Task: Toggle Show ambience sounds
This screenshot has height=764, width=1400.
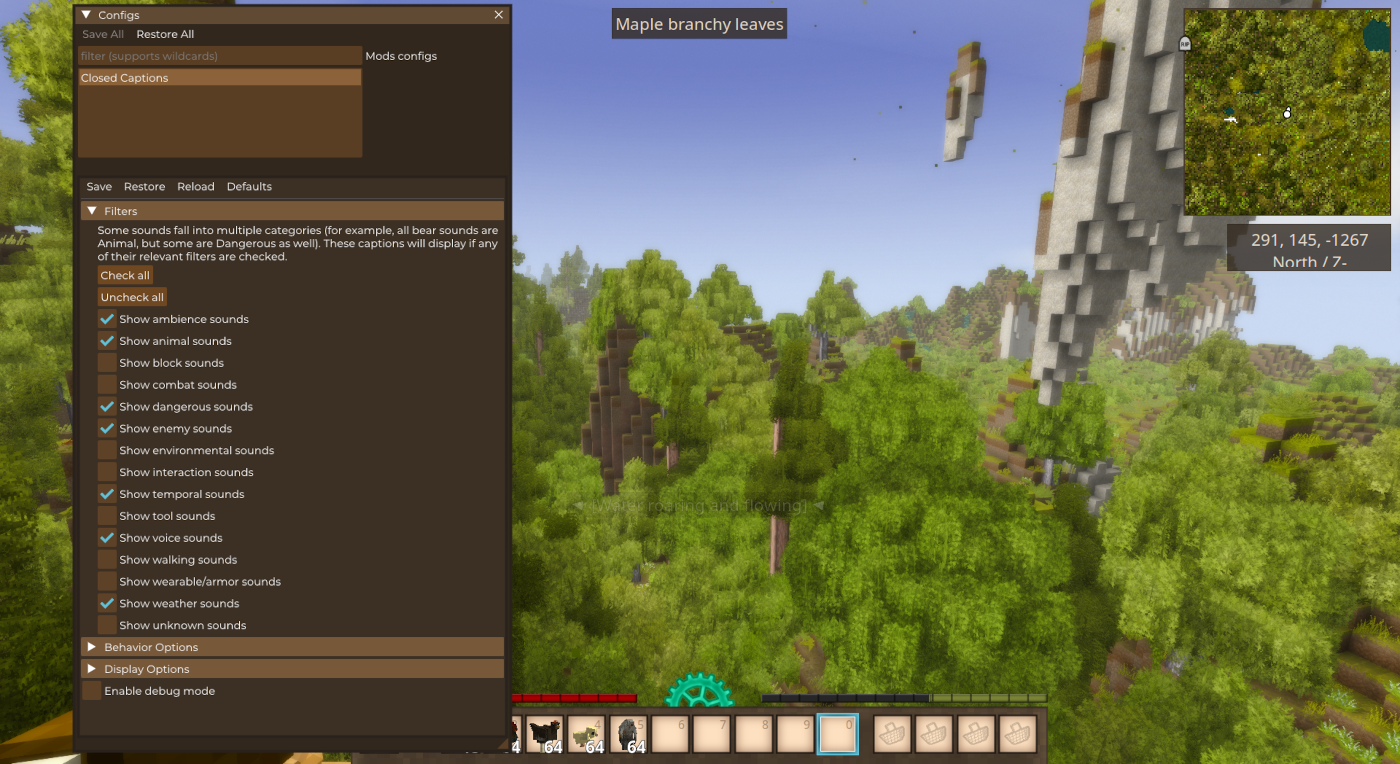Action: tap(107, 319)
